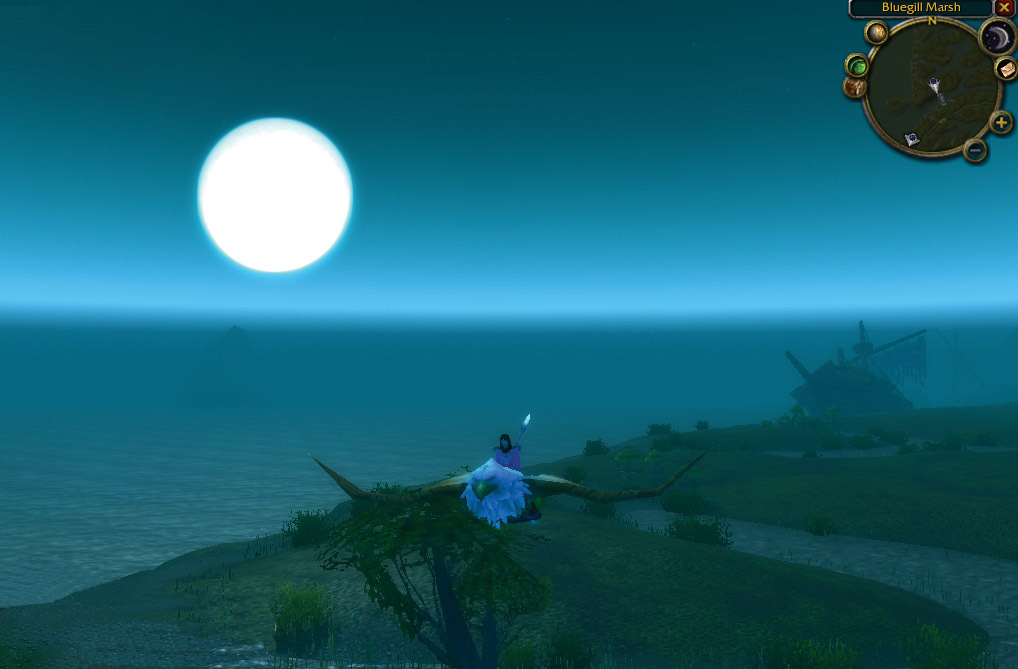Zoom out the minimap with the minus button
1018x669 pixels.
tap(975, 150)
